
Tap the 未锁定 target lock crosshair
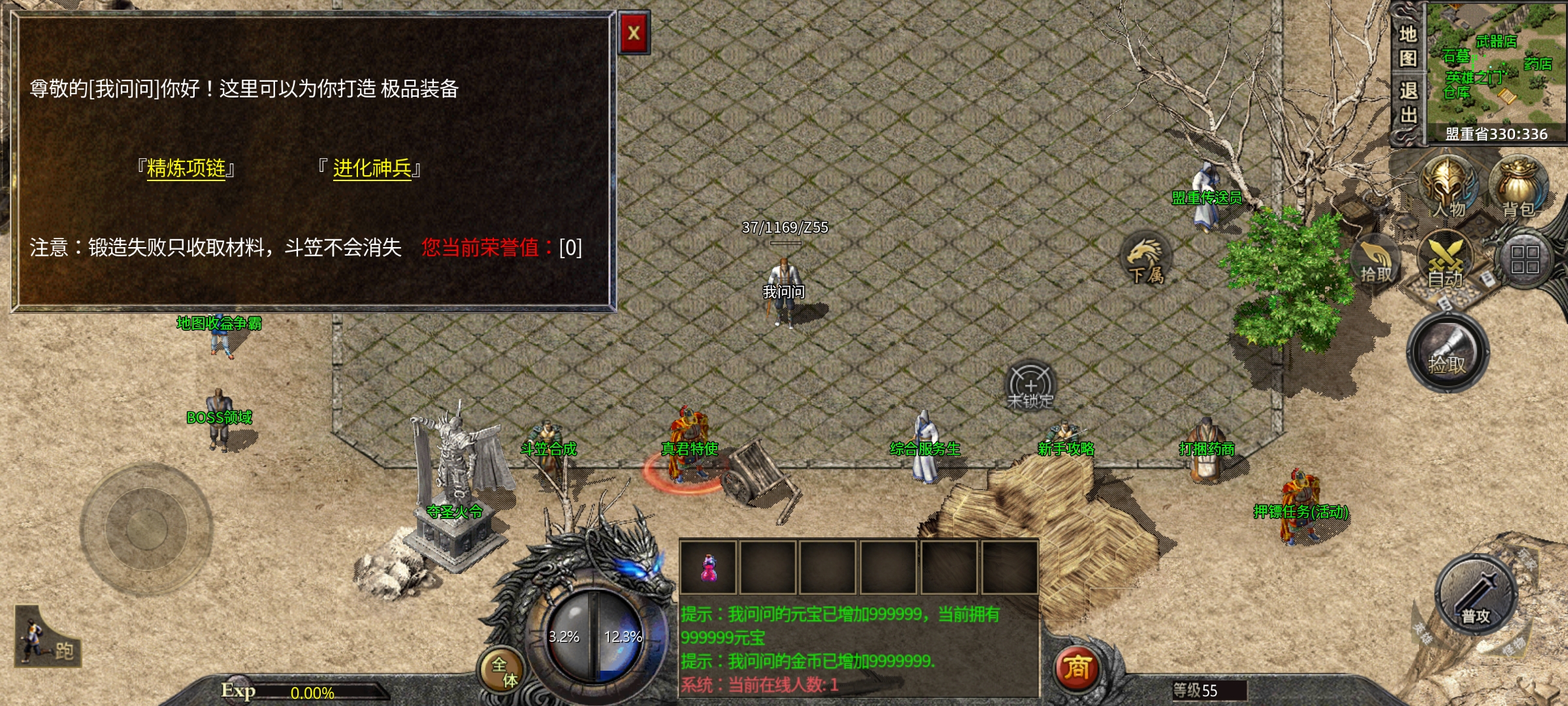(1030, 386)
